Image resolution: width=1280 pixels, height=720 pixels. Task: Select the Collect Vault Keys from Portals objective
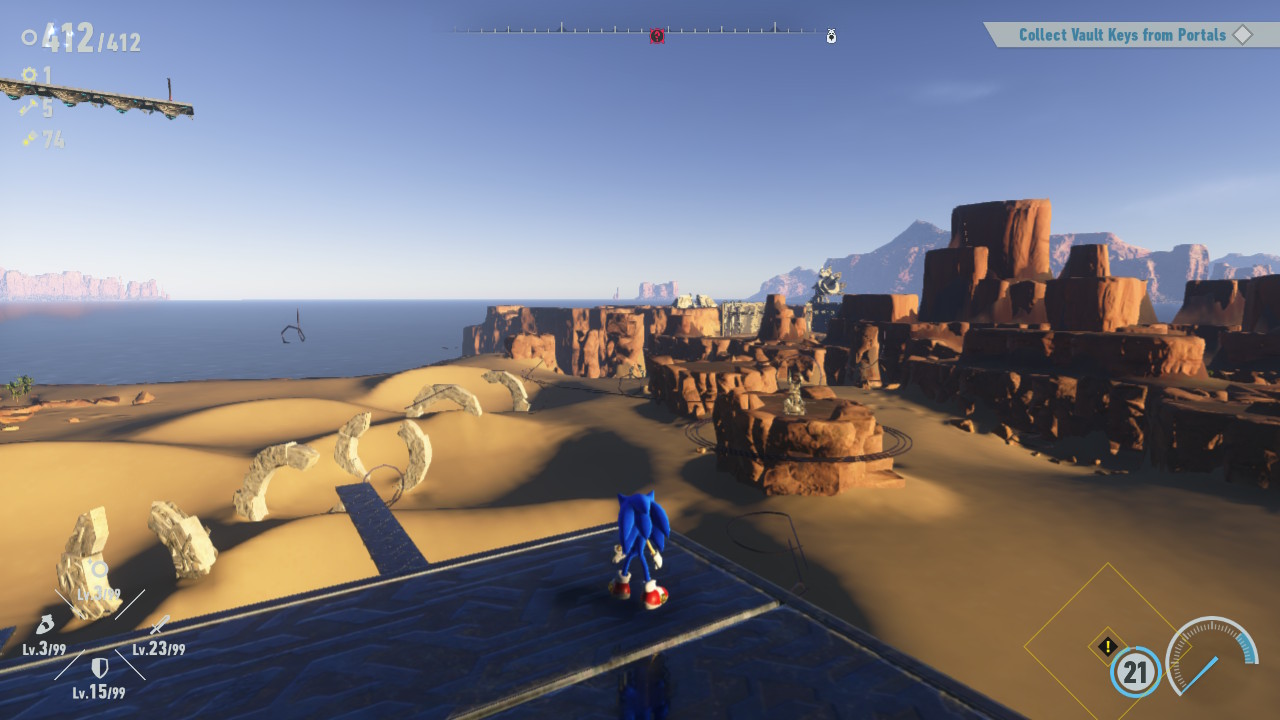click(x=1120, y=34)
